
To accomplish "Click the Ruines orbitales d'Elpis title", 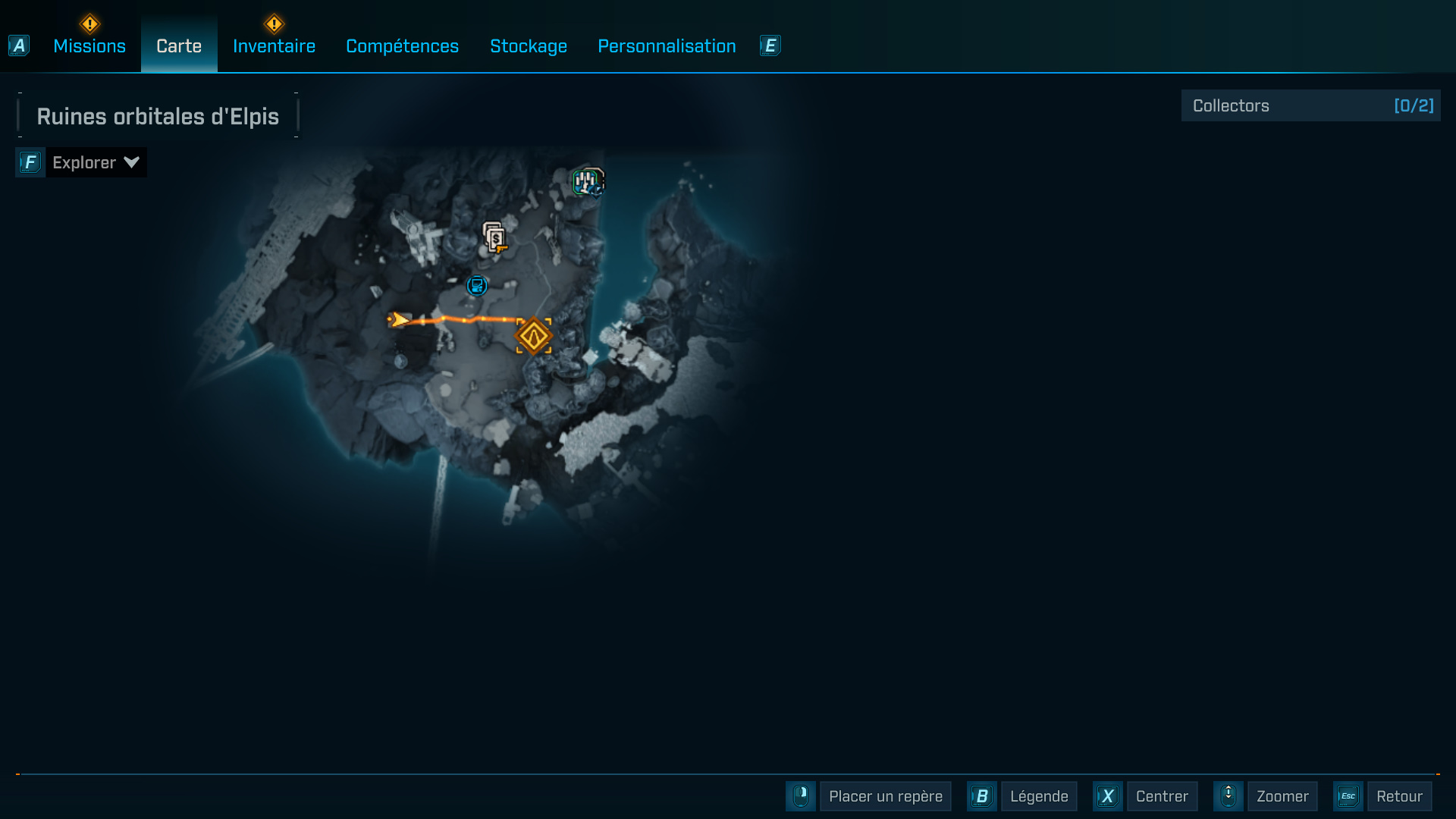I will tap(158, 116).
